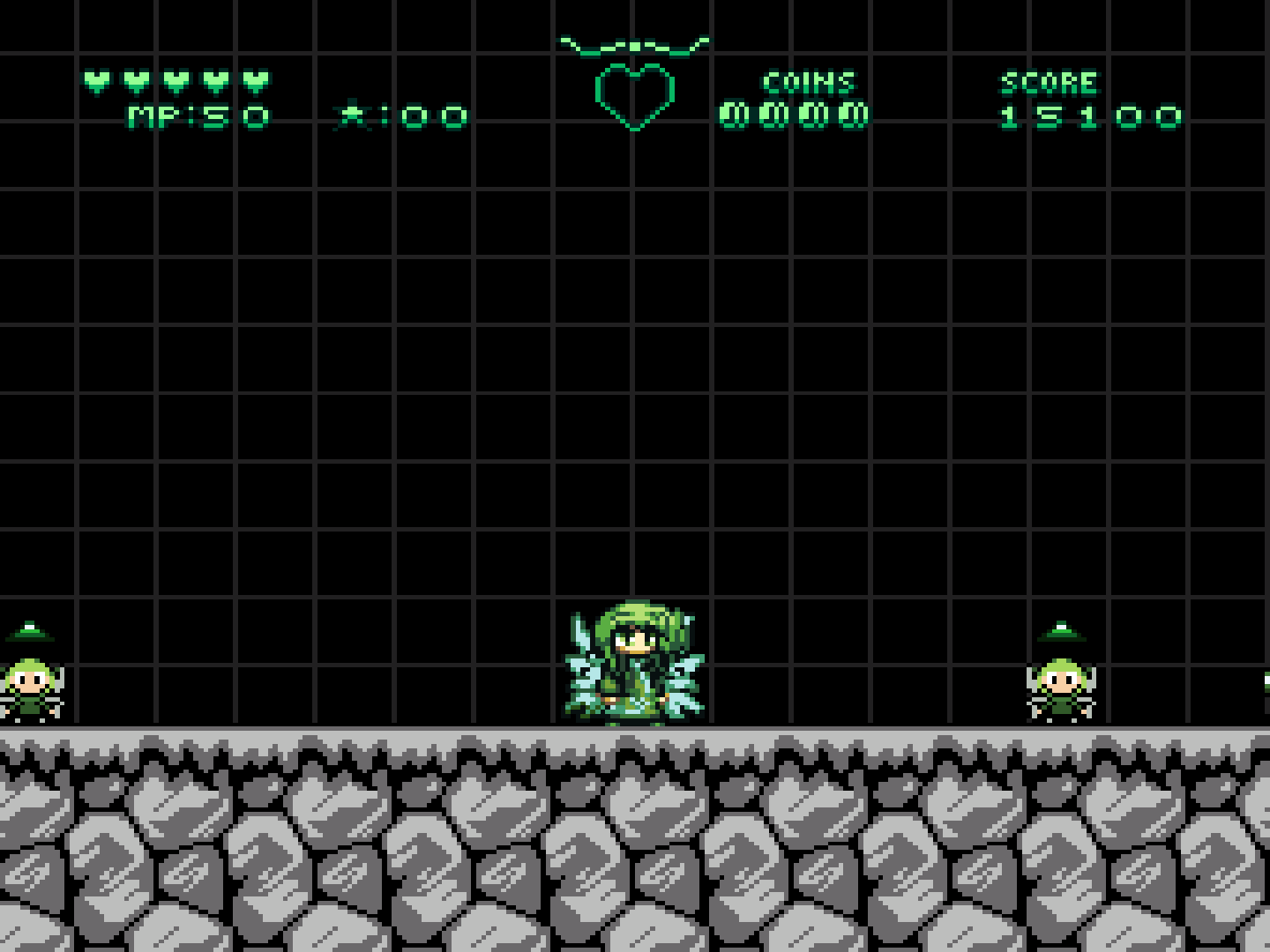This screenshot has height=952, width=1270.
Task: Click the vine decoration above the heart emblem
Action: (x=633, y=42)
